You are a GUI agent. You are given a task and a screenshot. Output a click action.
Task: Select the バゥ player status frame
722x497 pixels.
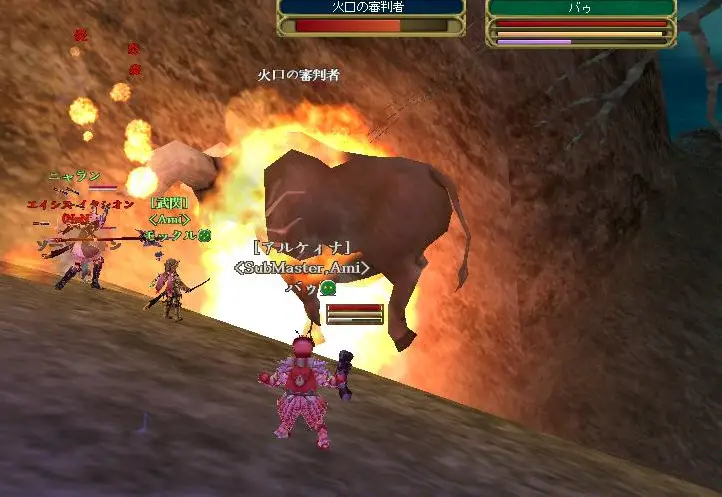coord(581,22)
